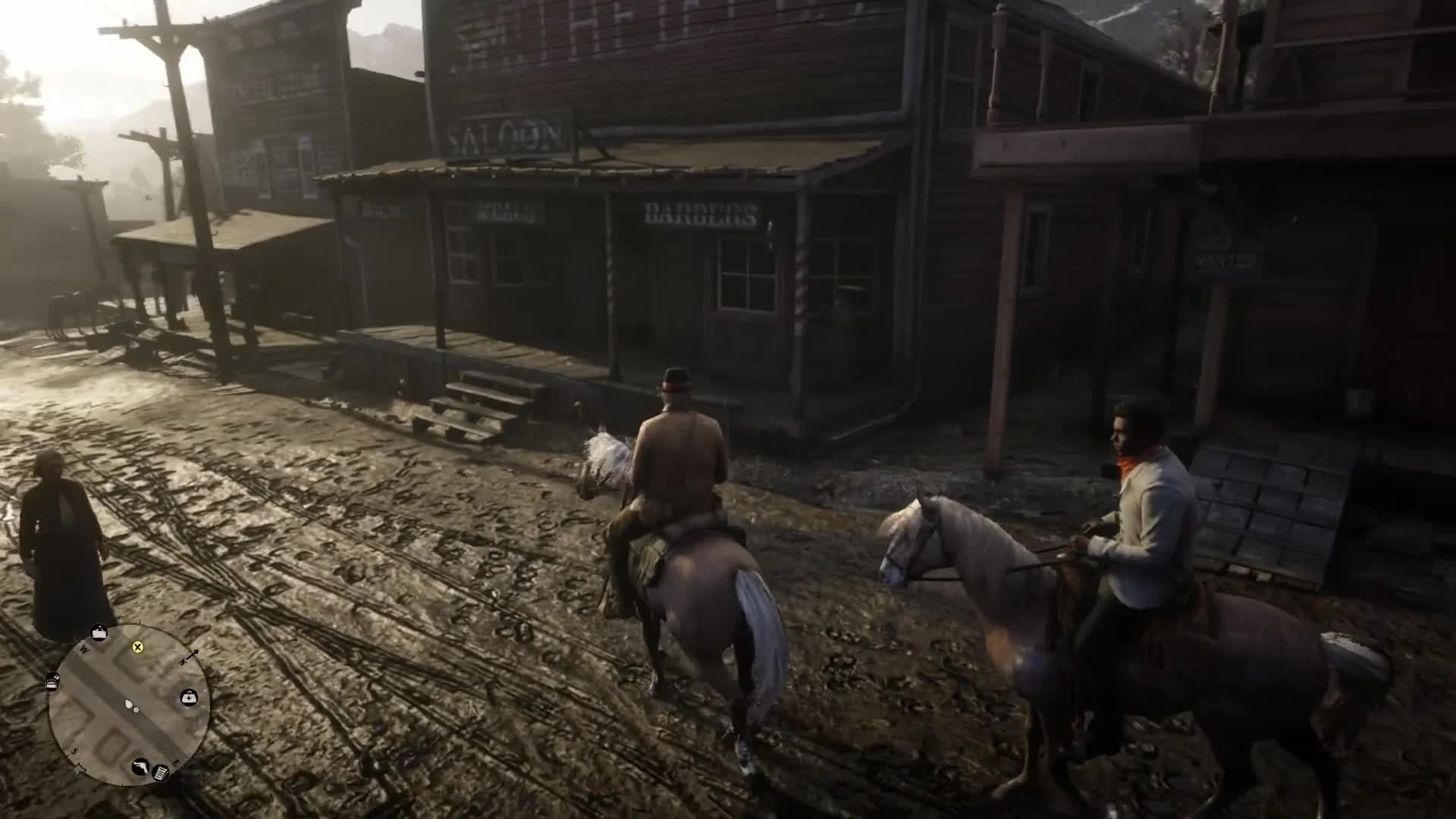Click the BARBERS sign on the storefront
The image size is (1456, 819).
(698, 215)
